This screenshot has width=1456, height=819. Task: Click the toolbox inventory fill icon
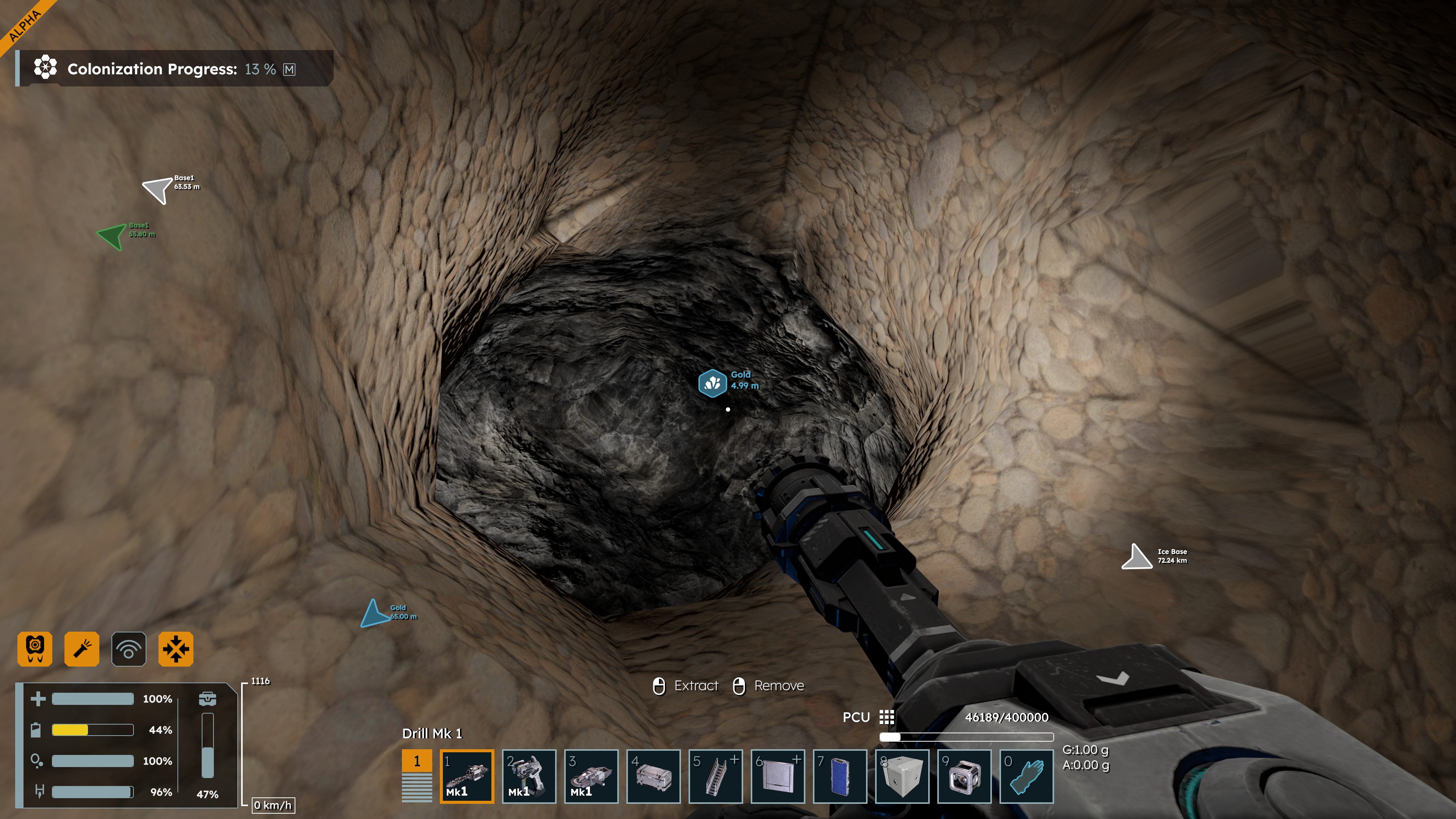point(207,698)
